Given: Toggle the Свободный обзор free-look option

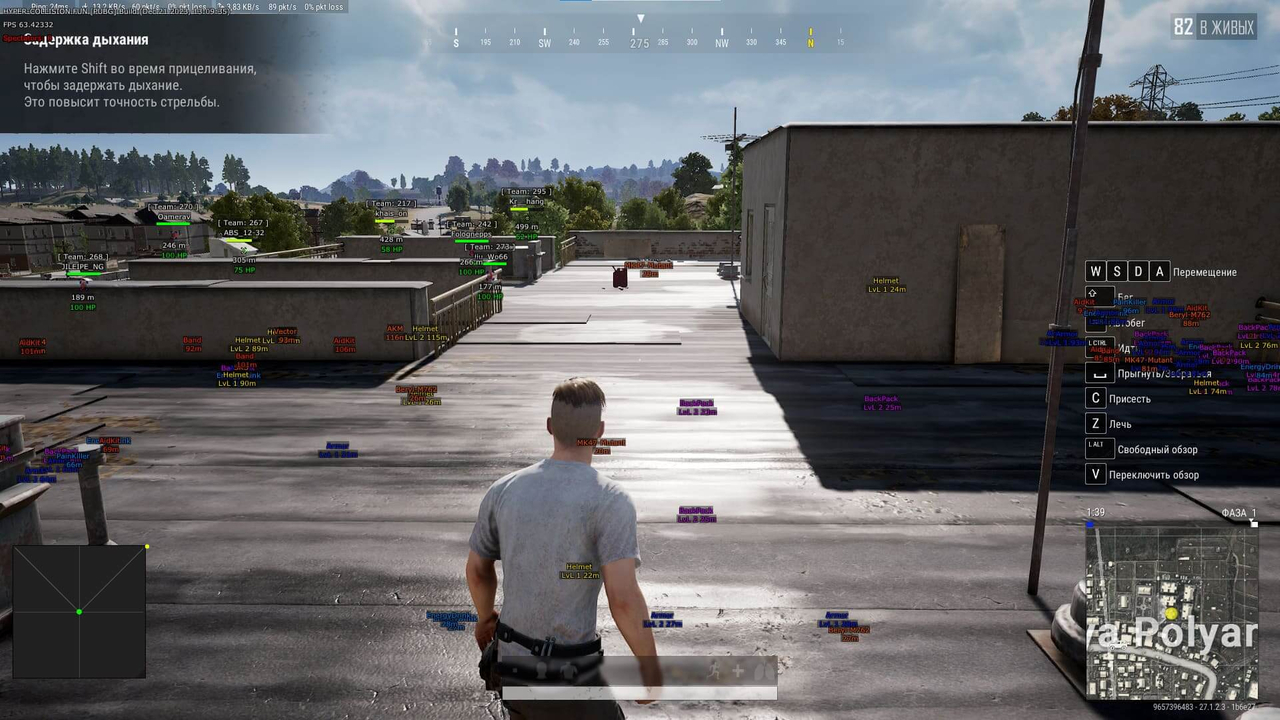Looking at the screenshot, I should coord(1158,449).
